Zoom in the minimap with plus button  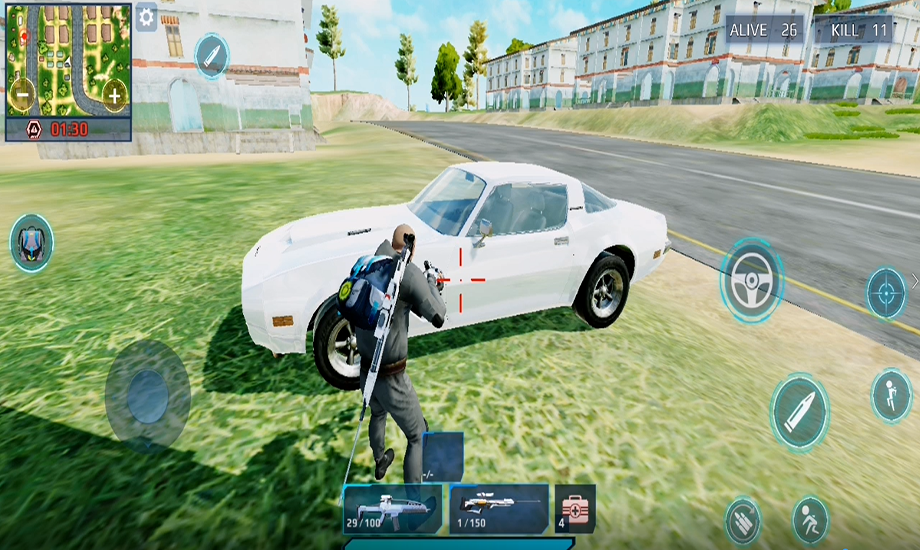(115, 96)
